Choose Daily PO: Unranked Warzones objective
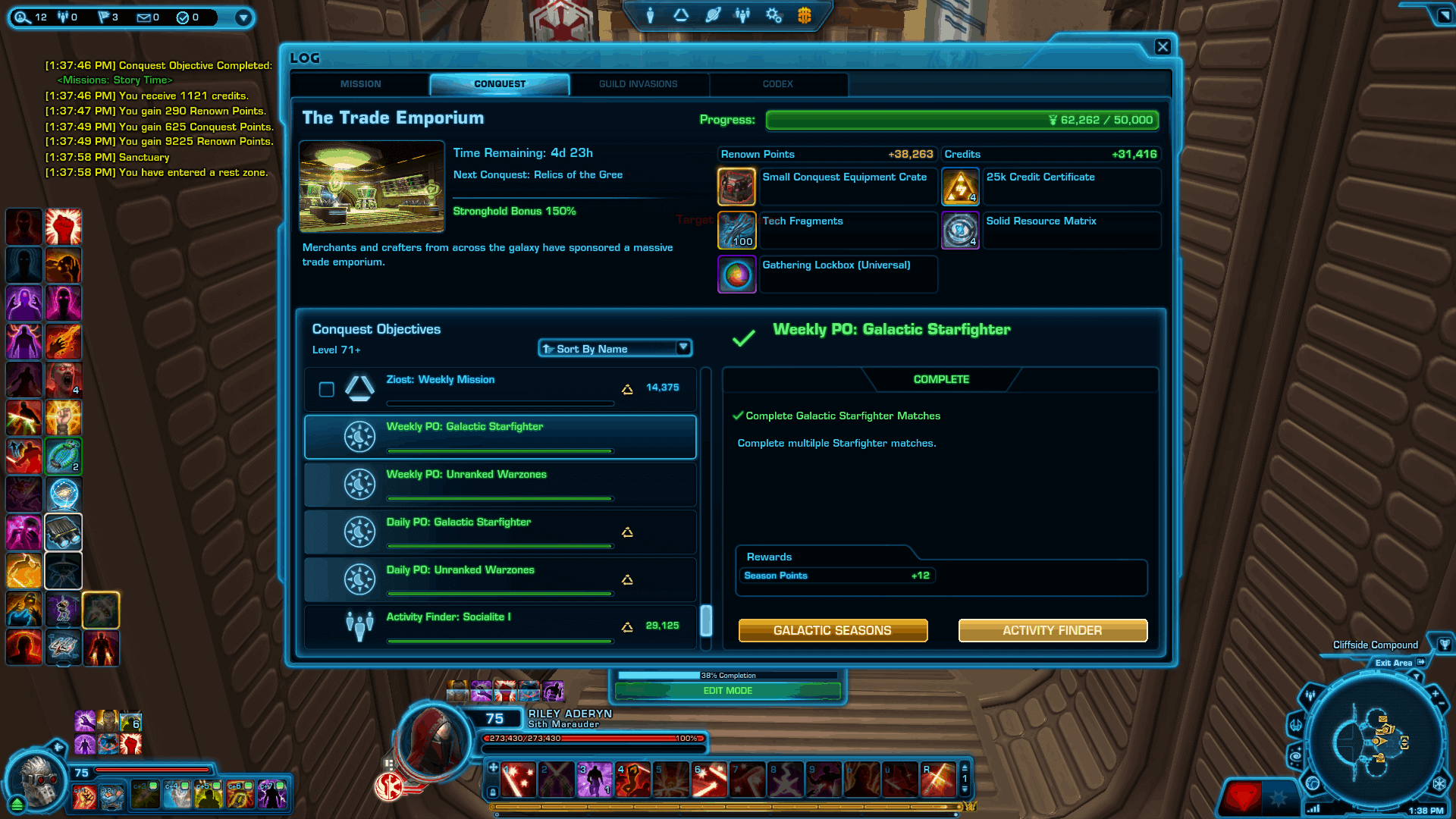The image size is (1456, 819). [500, 579]
